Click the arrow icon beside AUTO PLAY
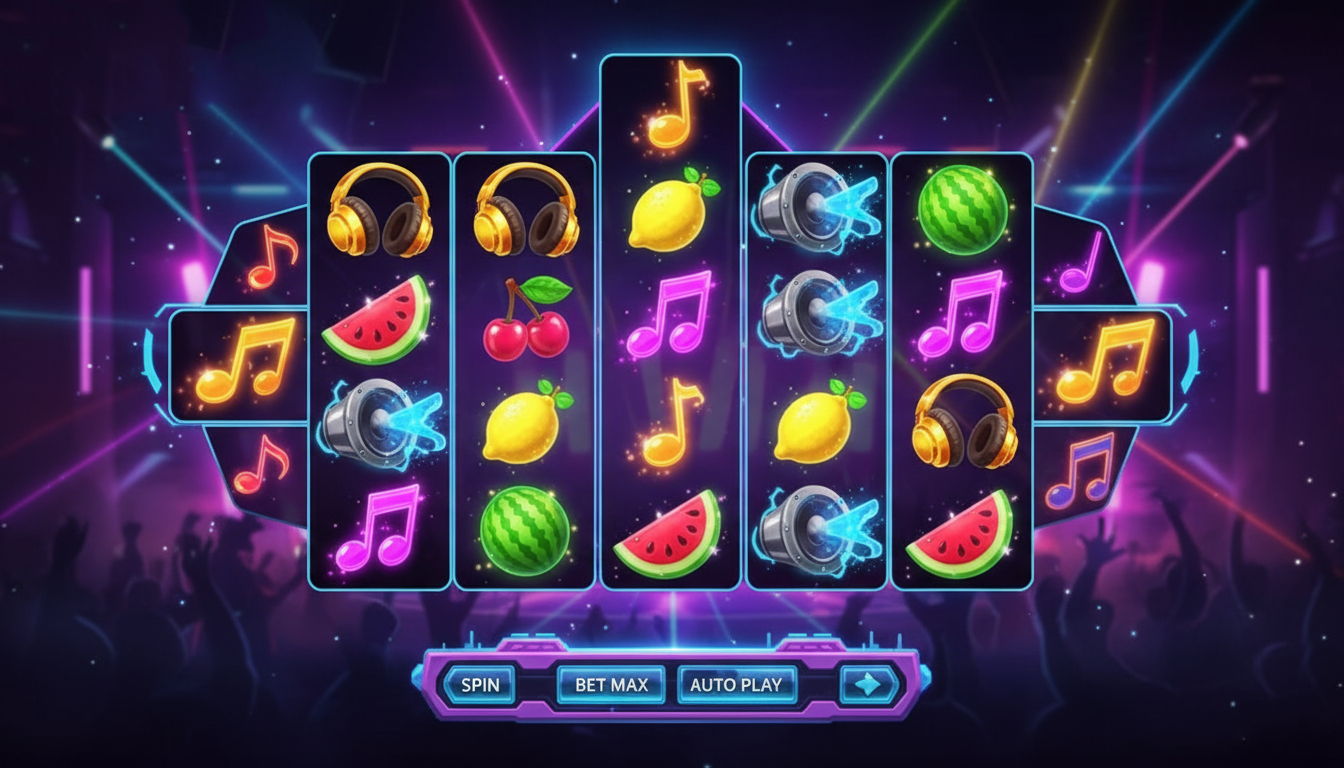This screenshot has height=768, width=1344. [868, 683]
